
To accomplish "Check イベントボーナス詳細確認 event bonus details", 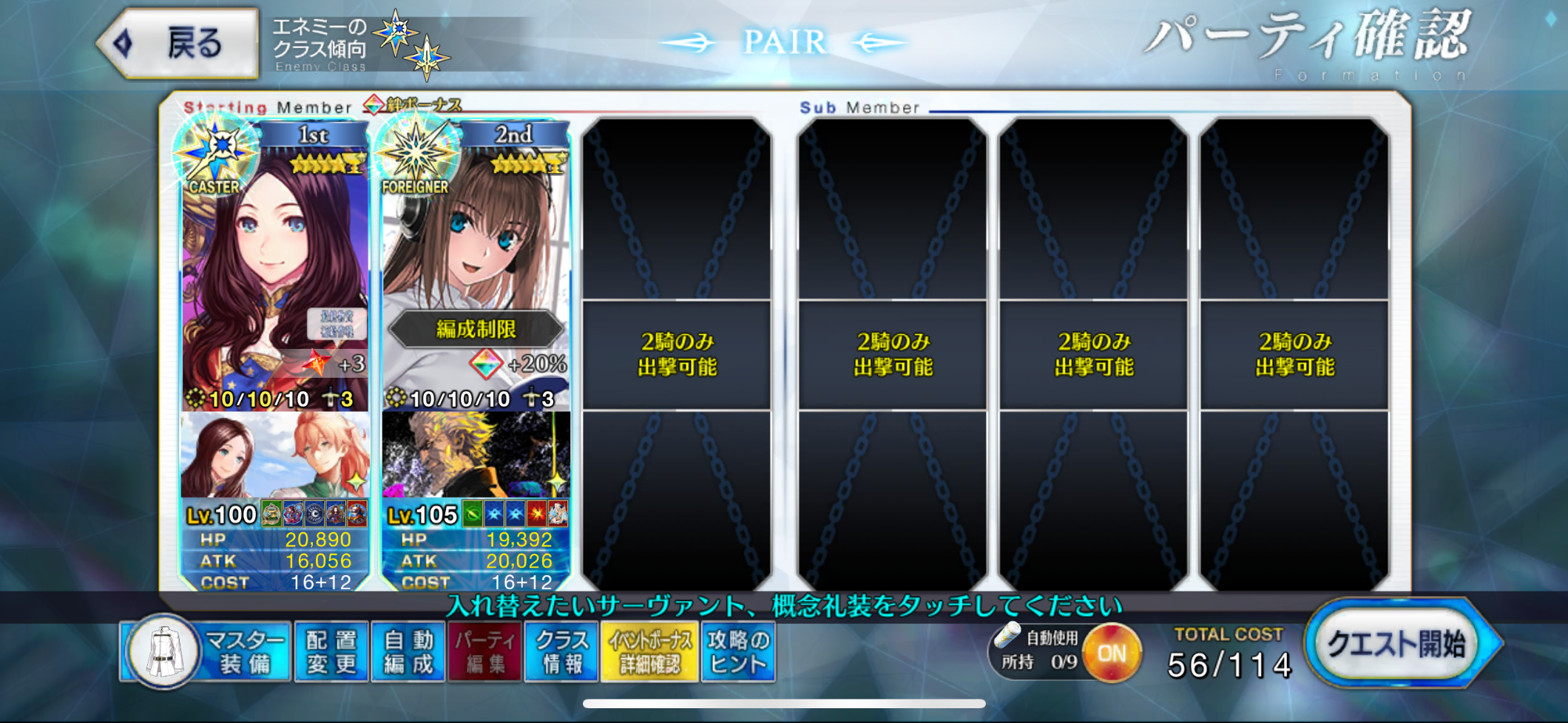I will tap(649, 652).
